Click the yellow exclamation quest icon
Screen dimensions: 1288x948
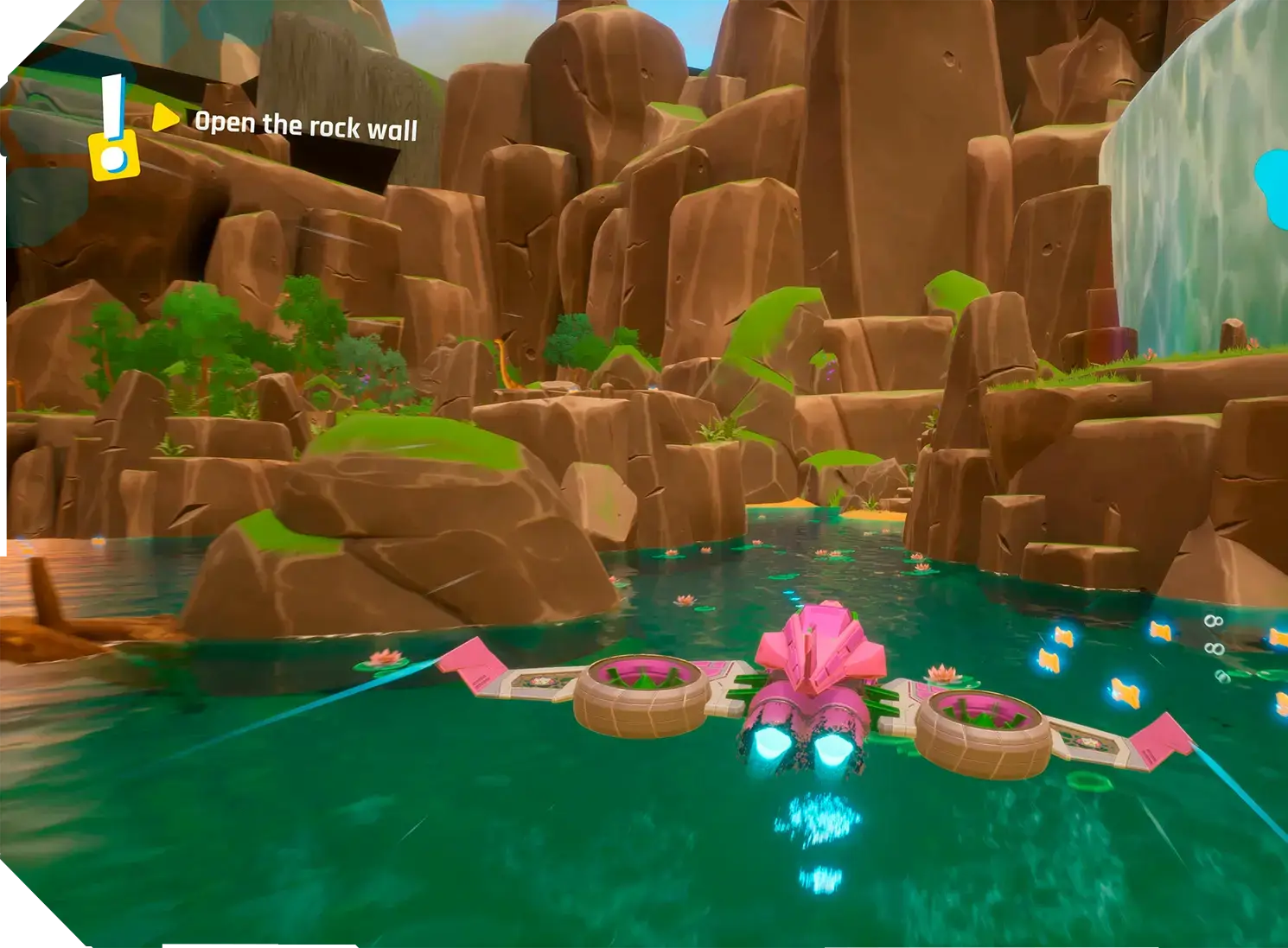(x=113, y=130)
